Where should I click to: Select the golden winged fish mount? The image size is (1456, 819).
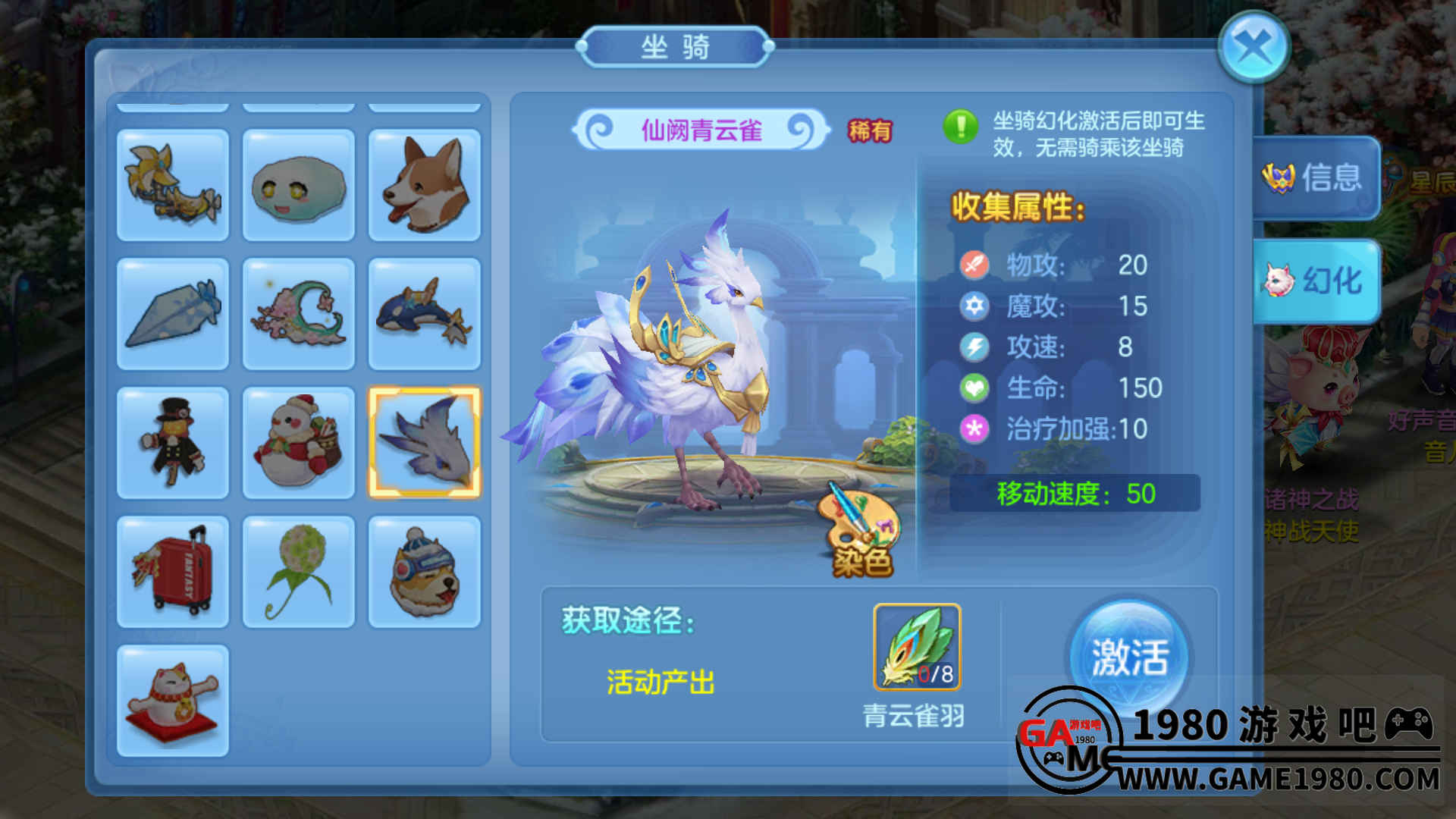click(x=173, y=185)
